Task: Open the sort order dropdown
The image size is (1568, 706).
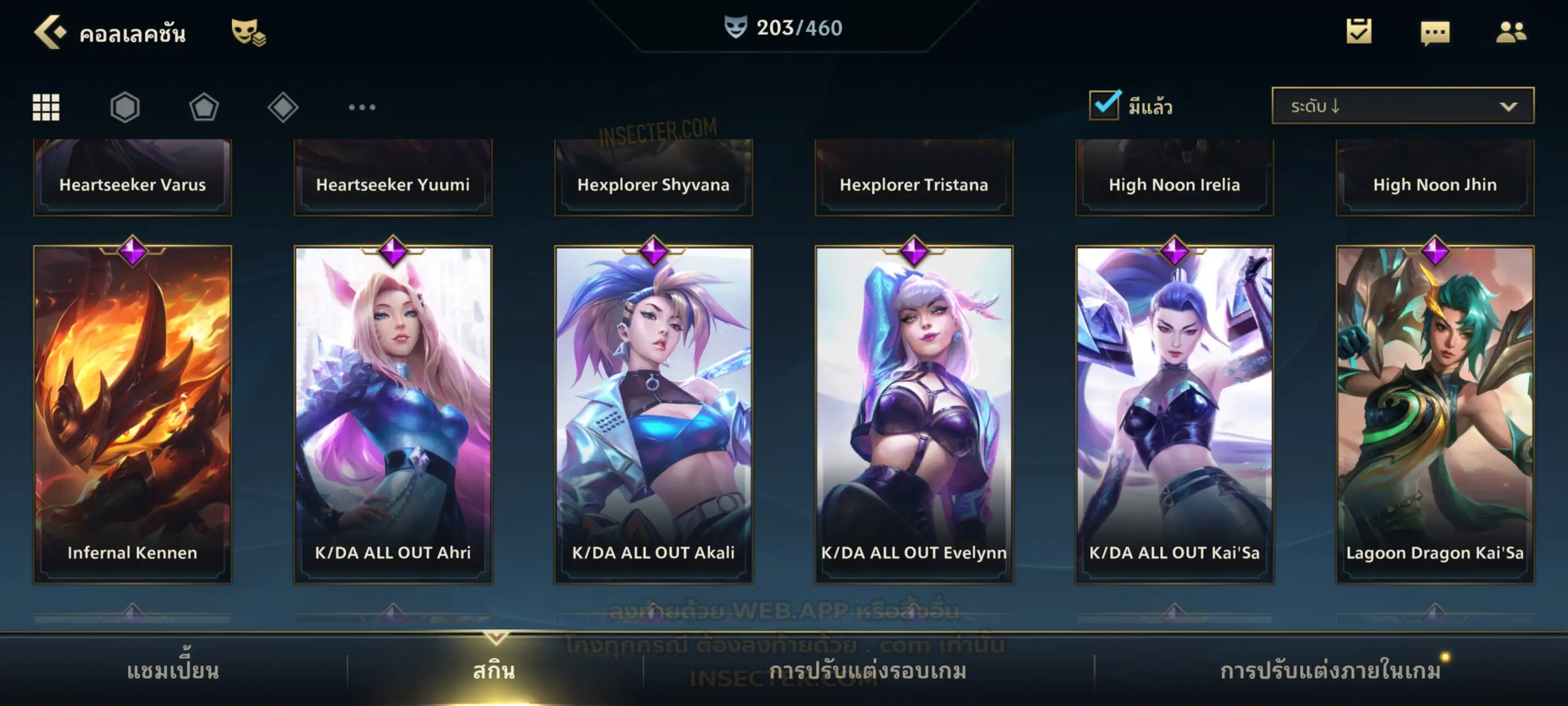Action: [1402, 106]
